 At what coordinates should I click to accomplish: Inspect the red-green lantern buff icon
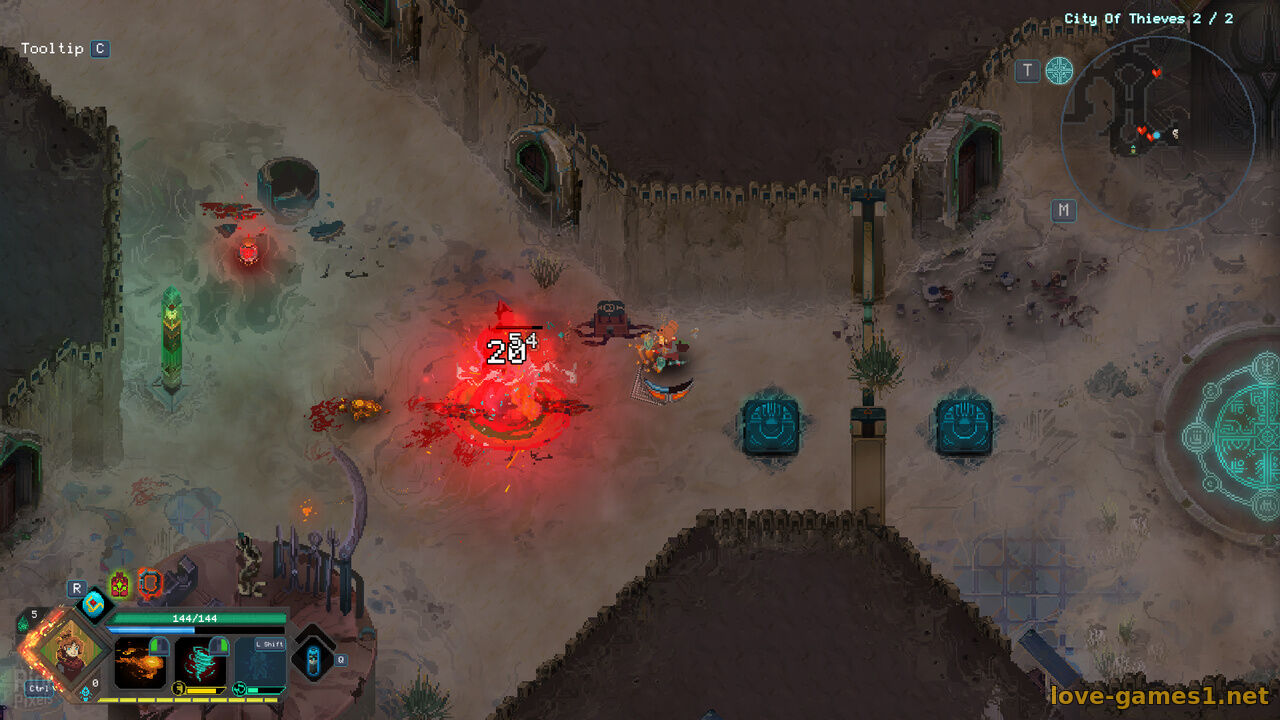[120, 583]
